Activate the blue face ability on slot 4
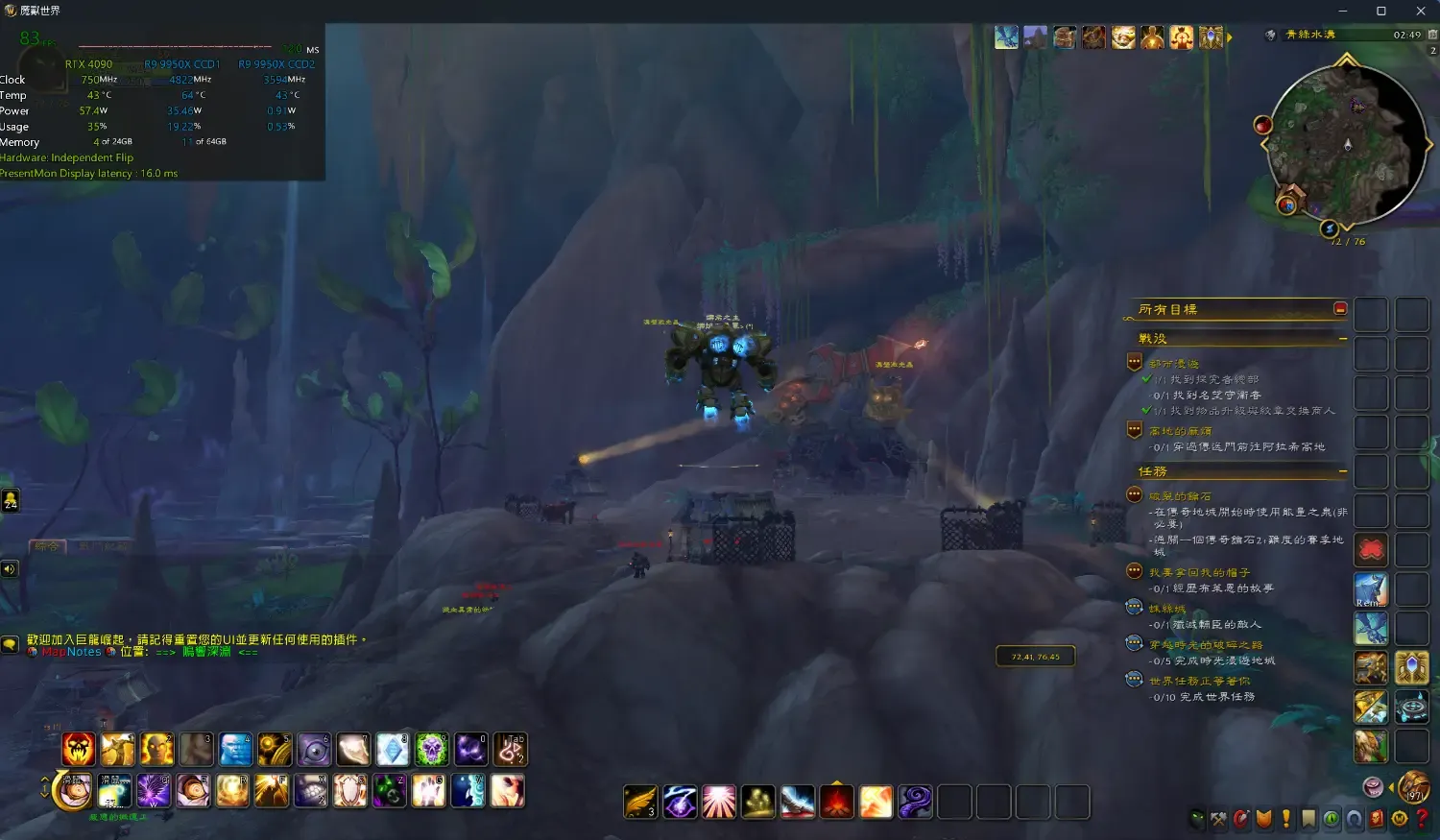Screen dimensions: 1440x840 tap(235, 749)
